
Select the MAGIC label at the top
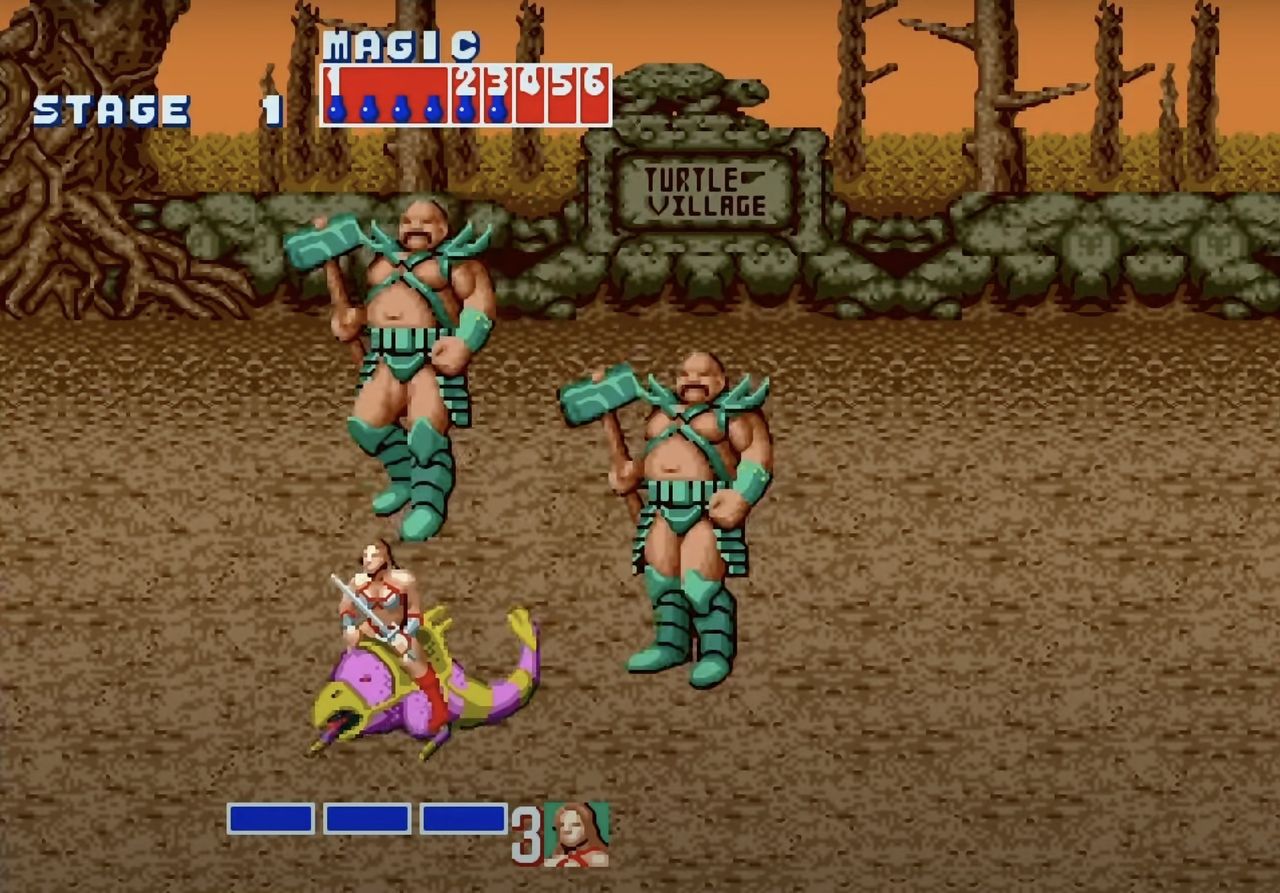point(400,45)
